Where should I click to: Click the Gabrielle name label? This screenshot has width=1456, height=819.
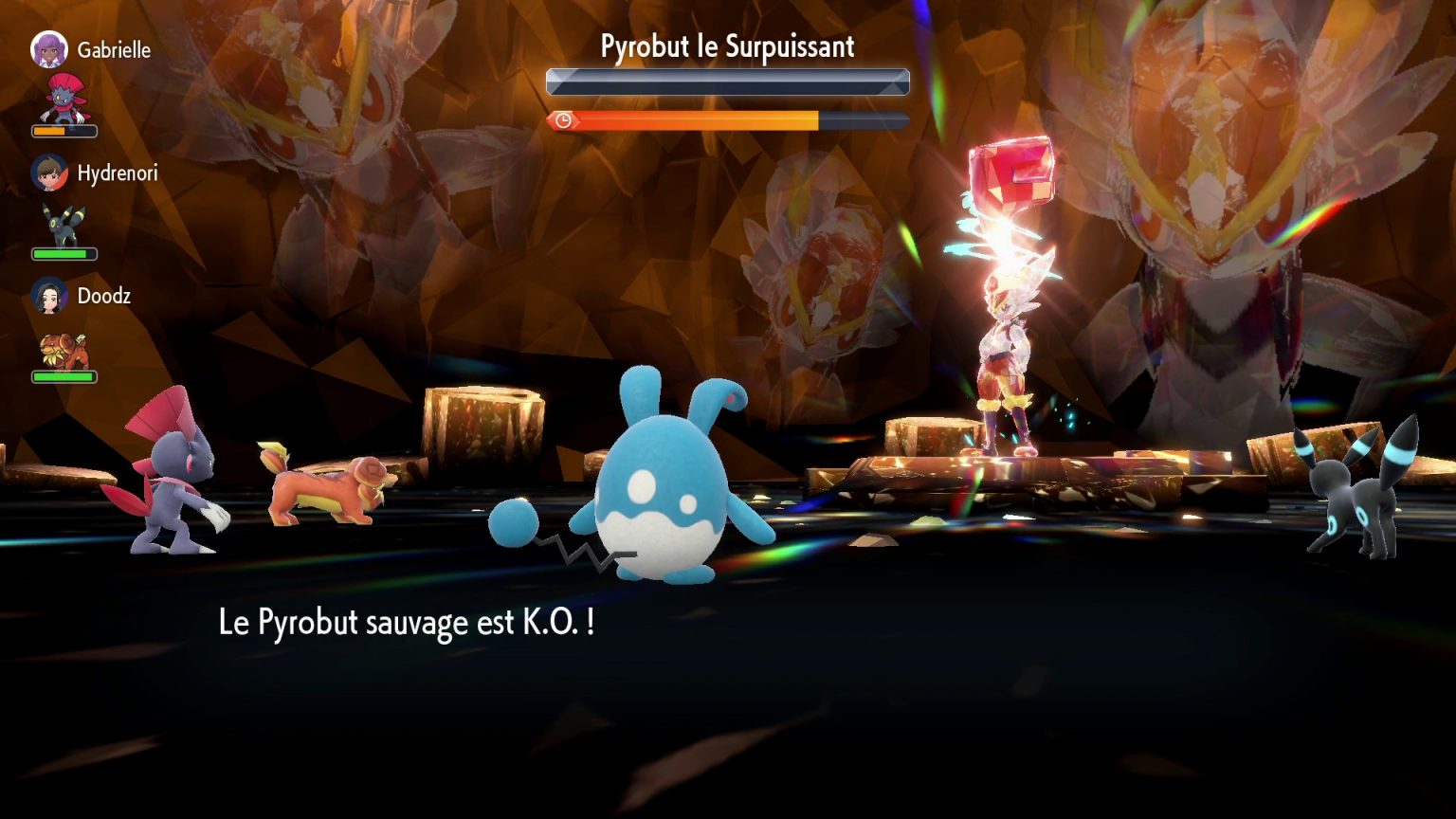[x=114, y=50]
